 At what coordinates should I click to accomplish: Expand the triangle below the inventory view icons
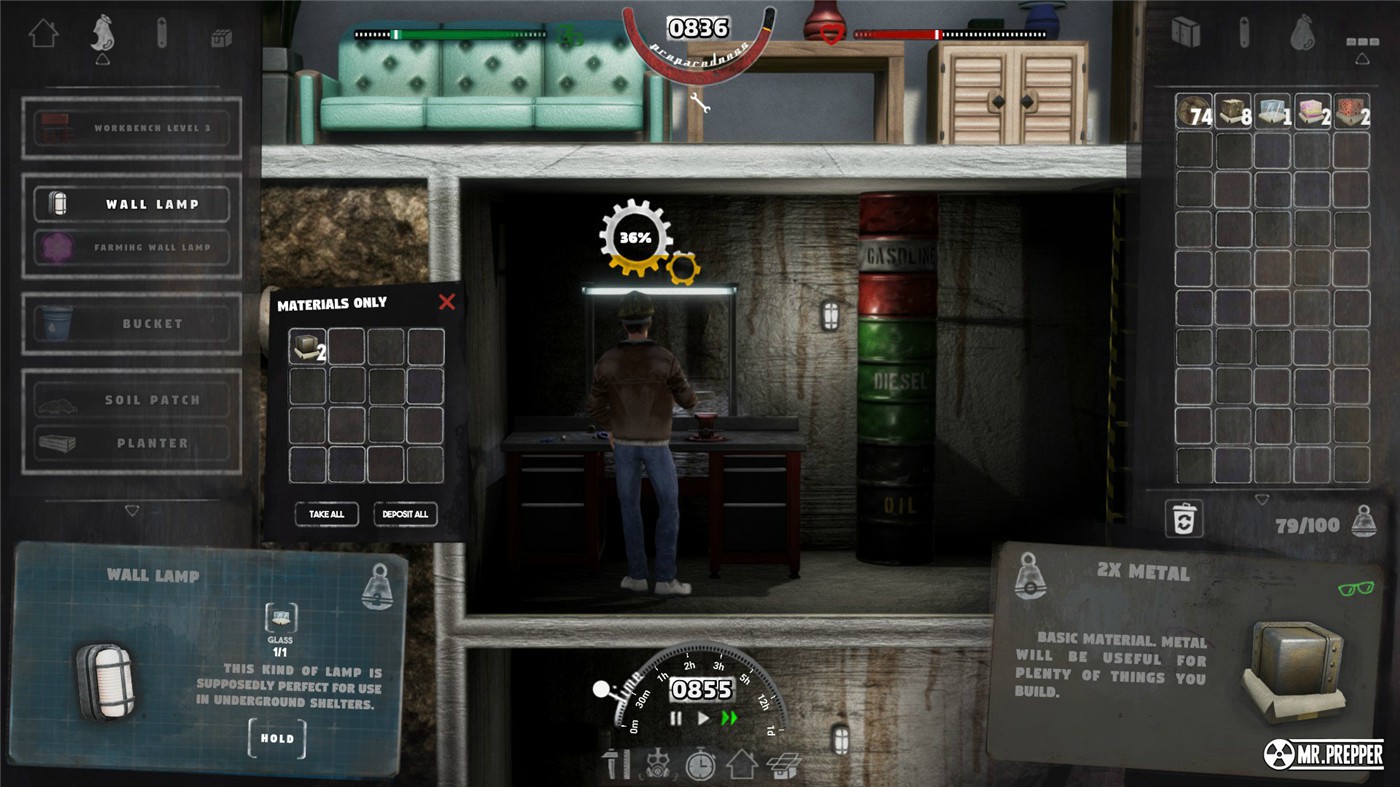click(1362, 58)
